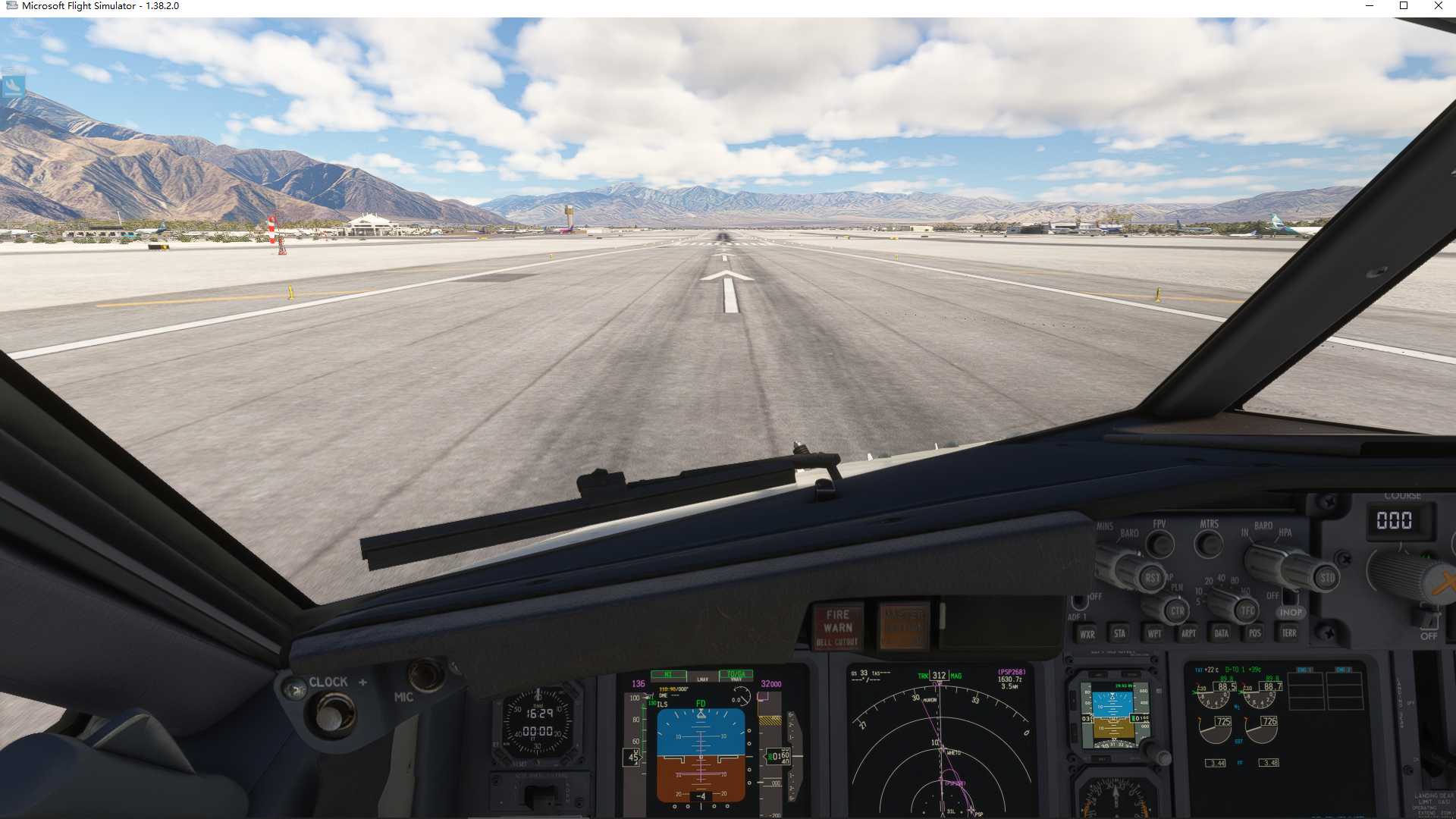The height and width of the screenshot is (819, 1456).
Task: Open the toolbar handle icon
Action: (13, 85)
